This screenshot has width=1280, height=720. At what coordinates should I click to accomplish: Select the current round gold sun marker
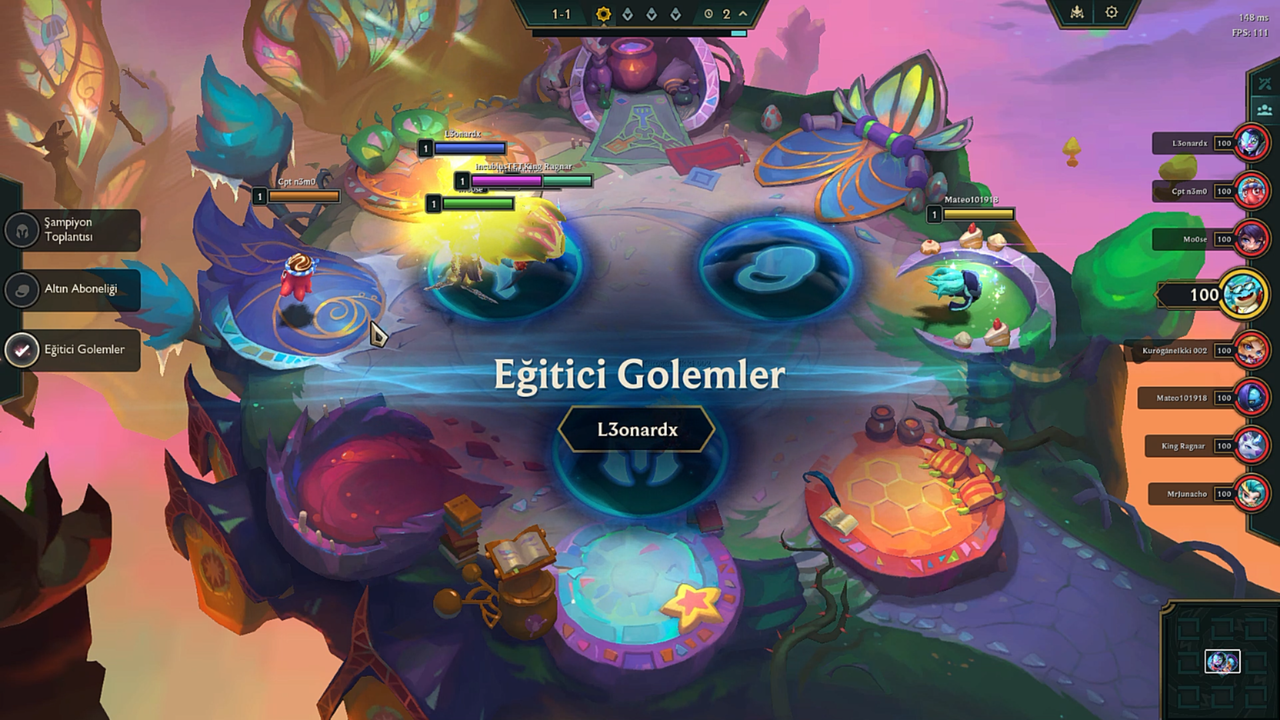point(603,14)
